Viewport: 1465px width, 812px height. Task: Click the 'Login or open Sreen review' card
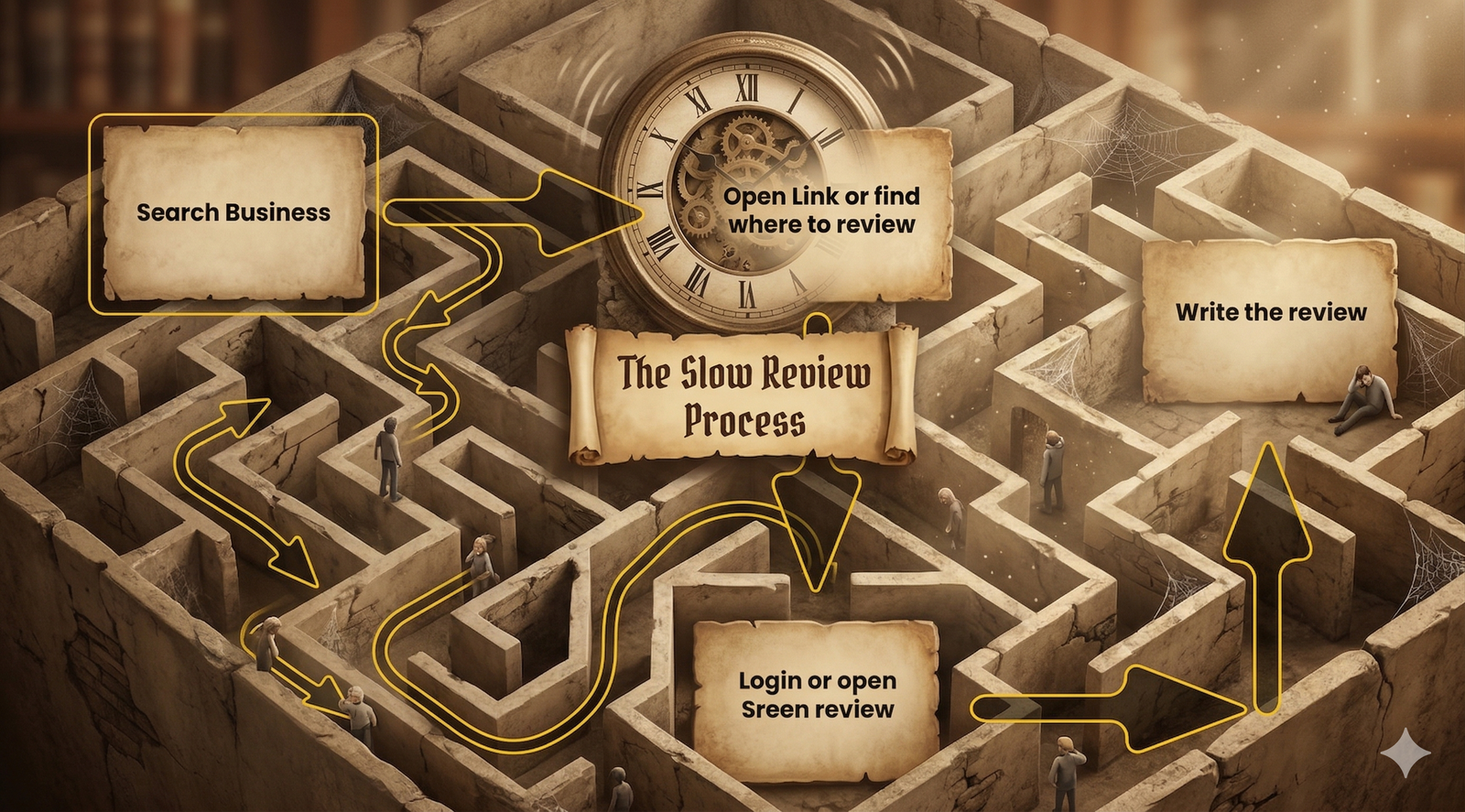[817, 695]
